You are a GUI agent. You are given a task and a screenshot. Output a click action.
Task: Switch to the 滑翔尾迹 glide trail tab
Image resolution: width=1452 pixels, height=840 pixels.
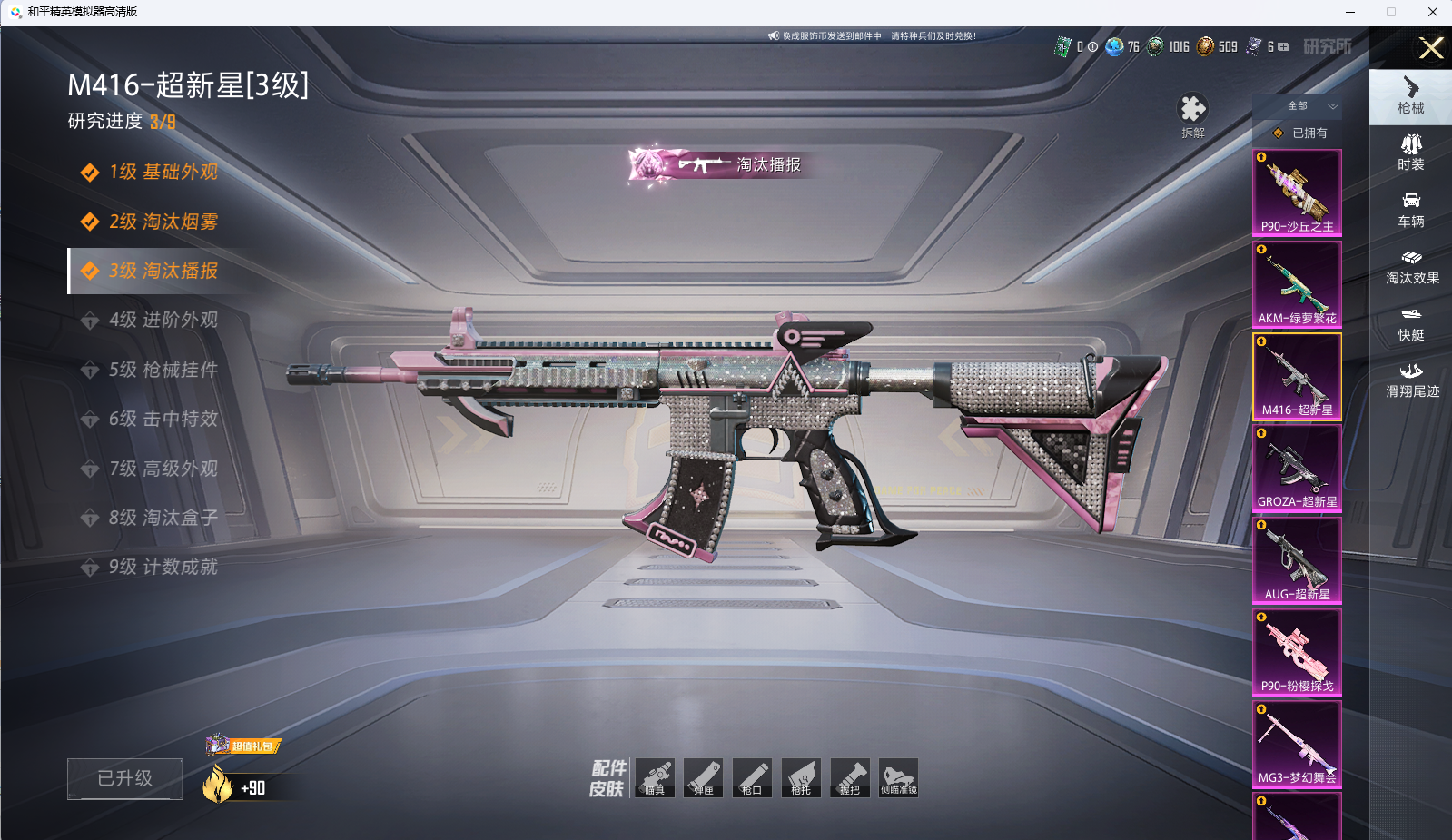pos(1411,380)
